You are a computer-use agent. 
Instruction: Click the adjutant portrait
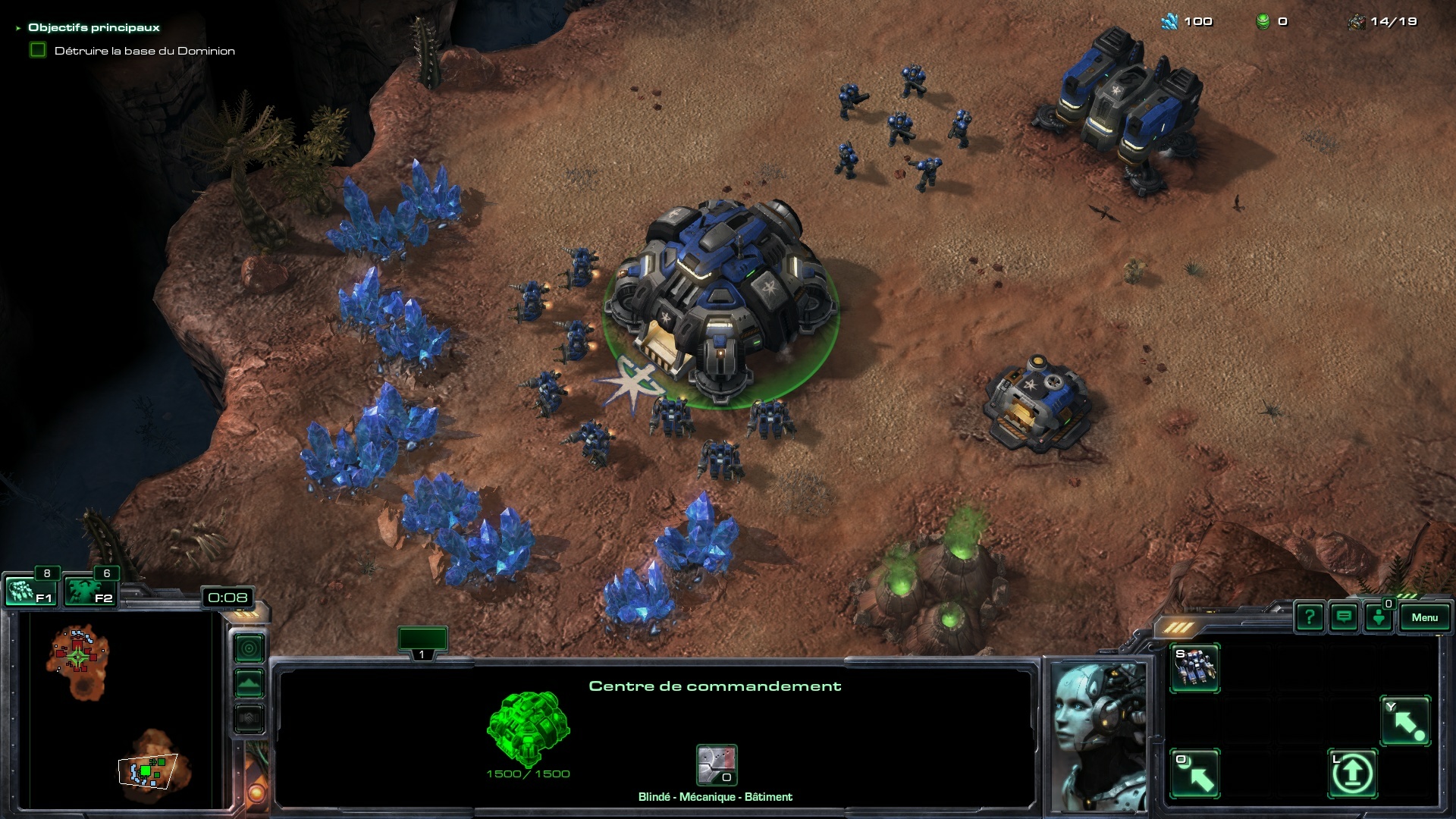[x=1099, y=736]
